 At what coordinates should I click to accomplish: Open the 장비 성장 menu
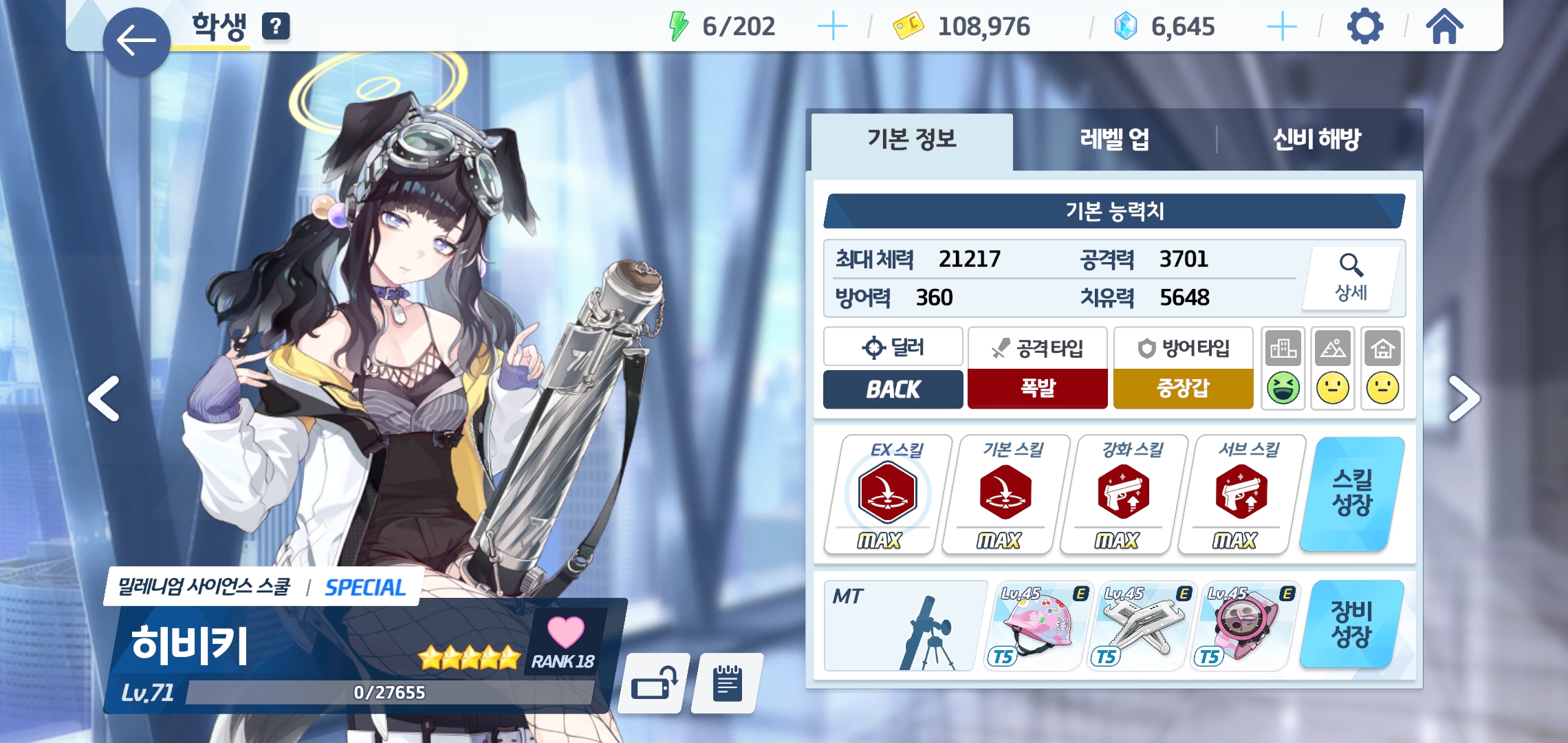coord(1351,624)
